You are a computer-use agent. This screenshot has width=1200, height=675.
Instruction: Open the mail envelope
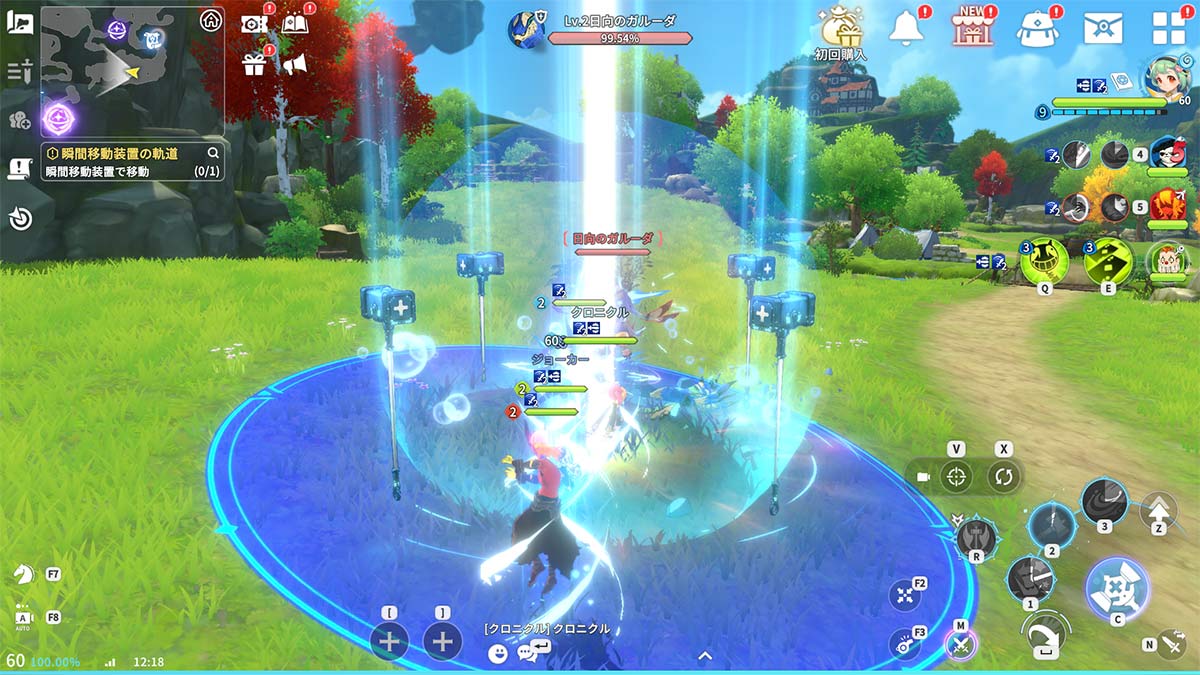tap(1102, 28)
